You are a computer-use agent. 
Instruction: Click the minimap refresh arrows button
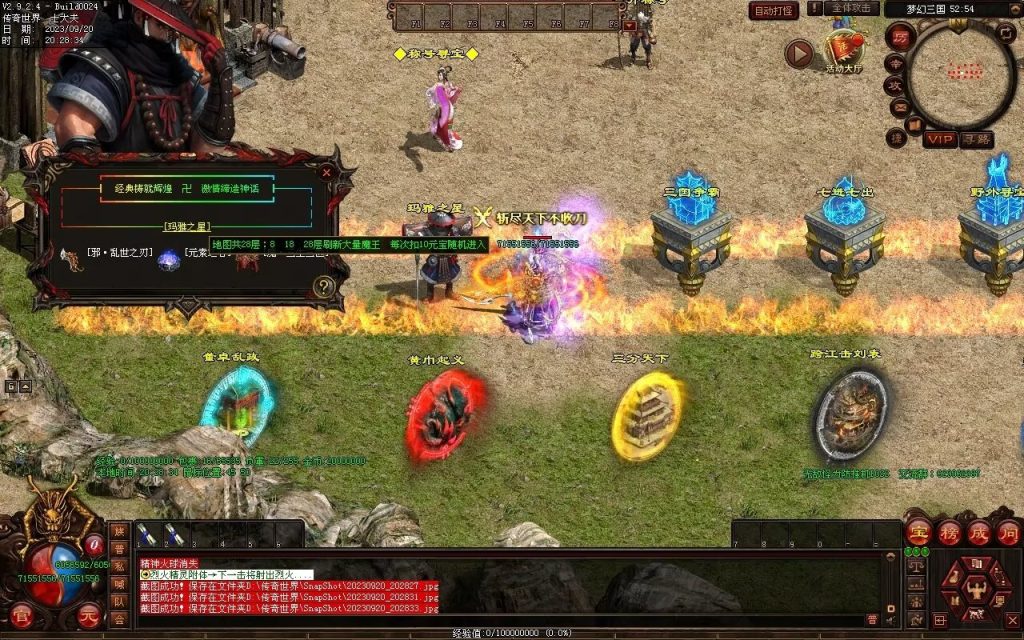pyautogui.click(x=1006, y=36)
